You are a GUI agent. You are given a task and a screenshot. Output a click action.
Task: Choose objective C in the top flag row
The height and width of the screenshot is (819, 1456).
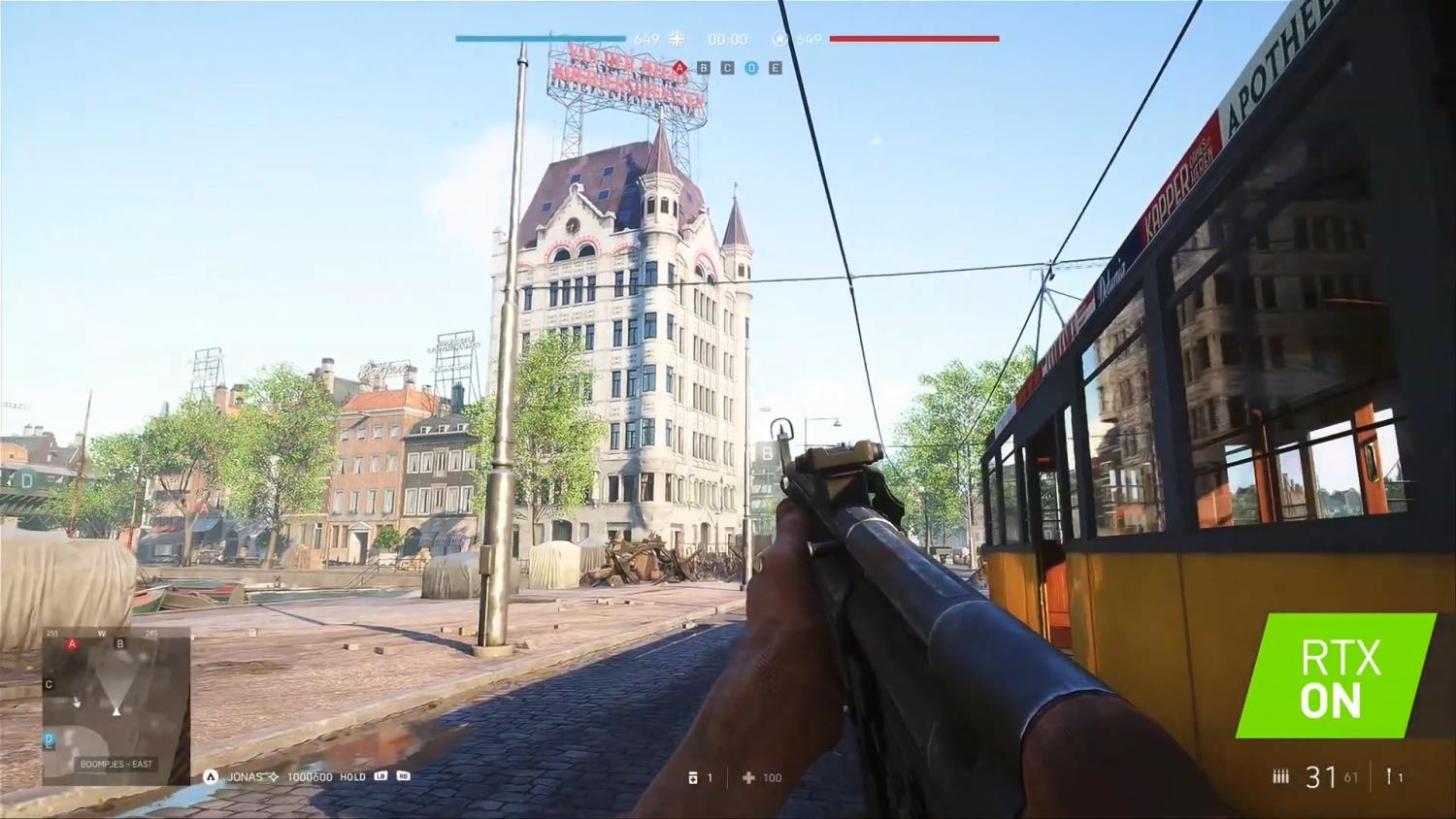pyautogui.click(x=727, y=68)
